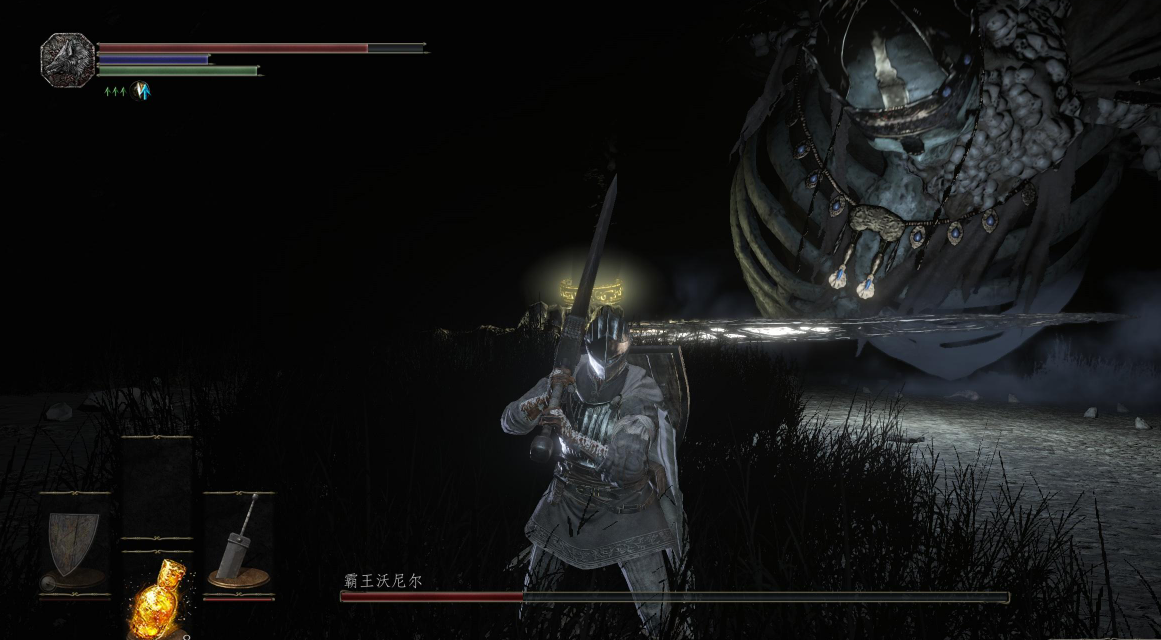Click the green arrows buff icon
The image size is (1161, 640).
(116, 92)
